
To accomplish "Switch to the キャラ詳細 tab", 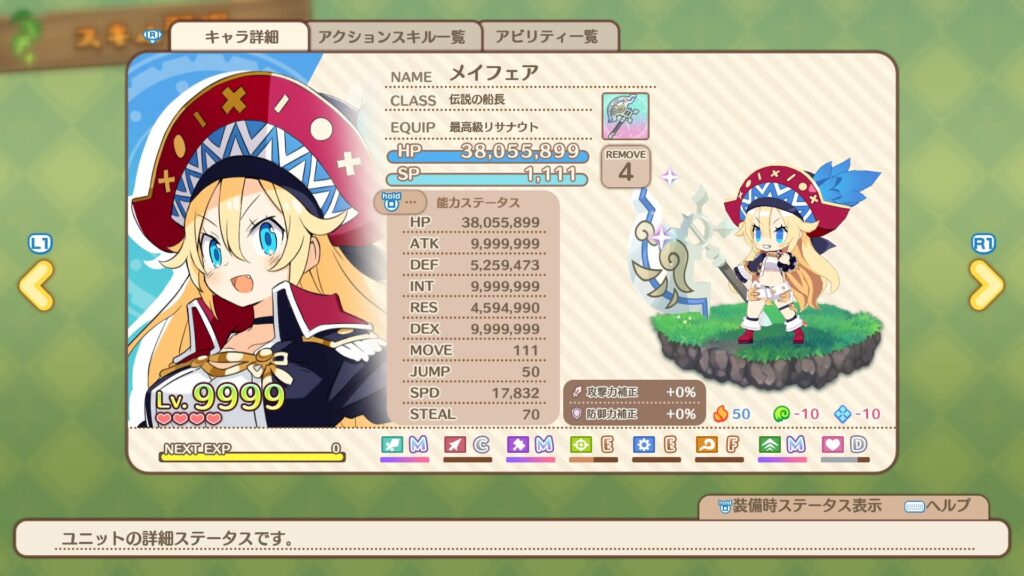I will (241, 37).
